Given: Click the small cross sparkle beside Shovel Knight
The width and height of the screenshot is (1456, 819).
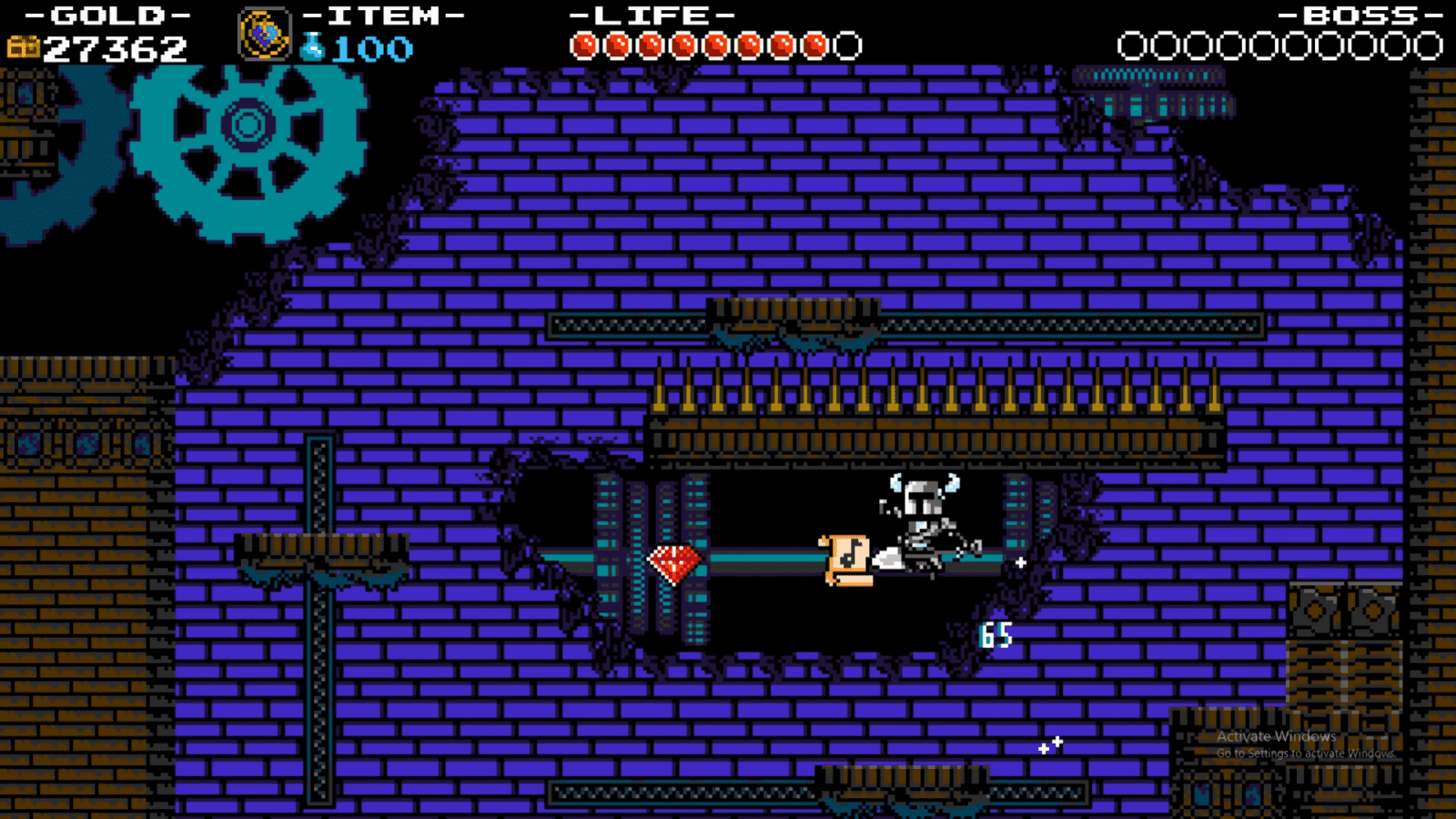Looking at the screenshot, I should (x=1021, y=563).
